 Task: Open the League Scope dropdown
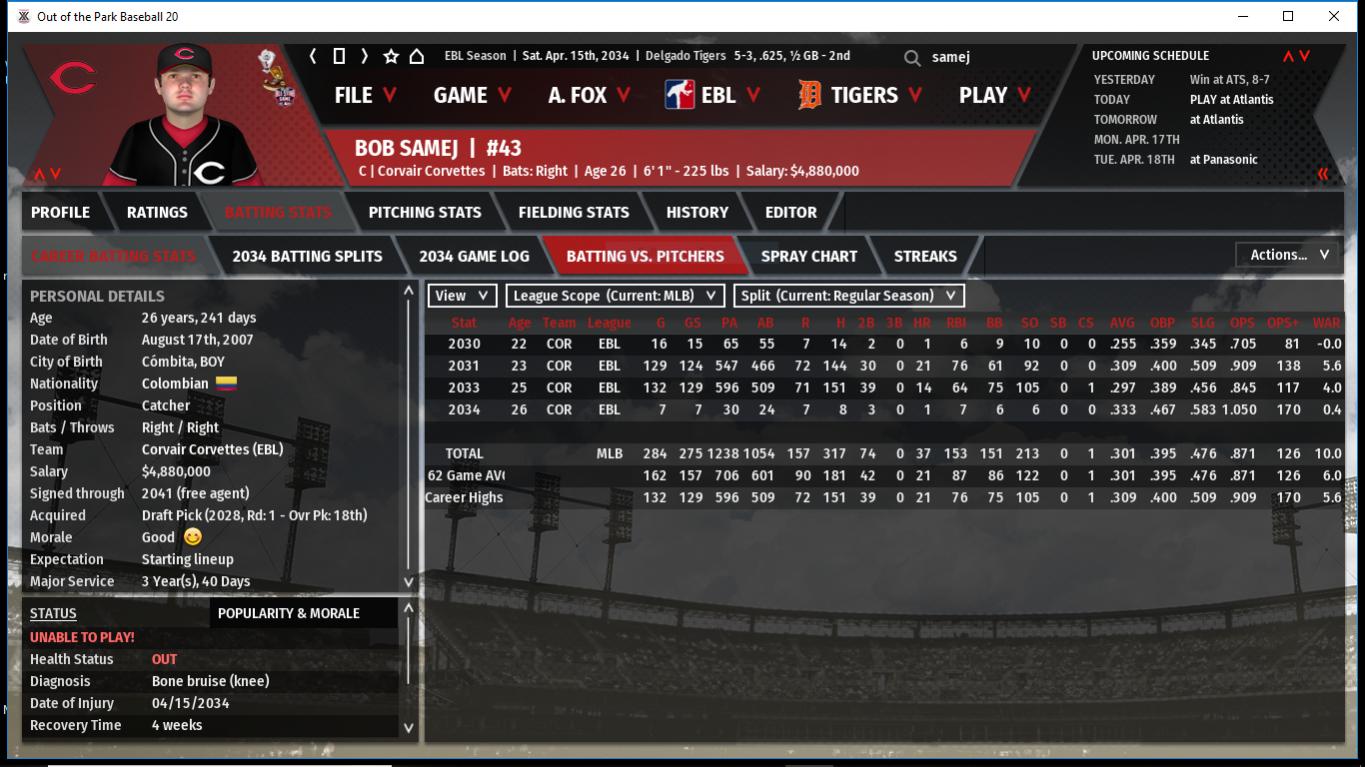click(615, 296)
